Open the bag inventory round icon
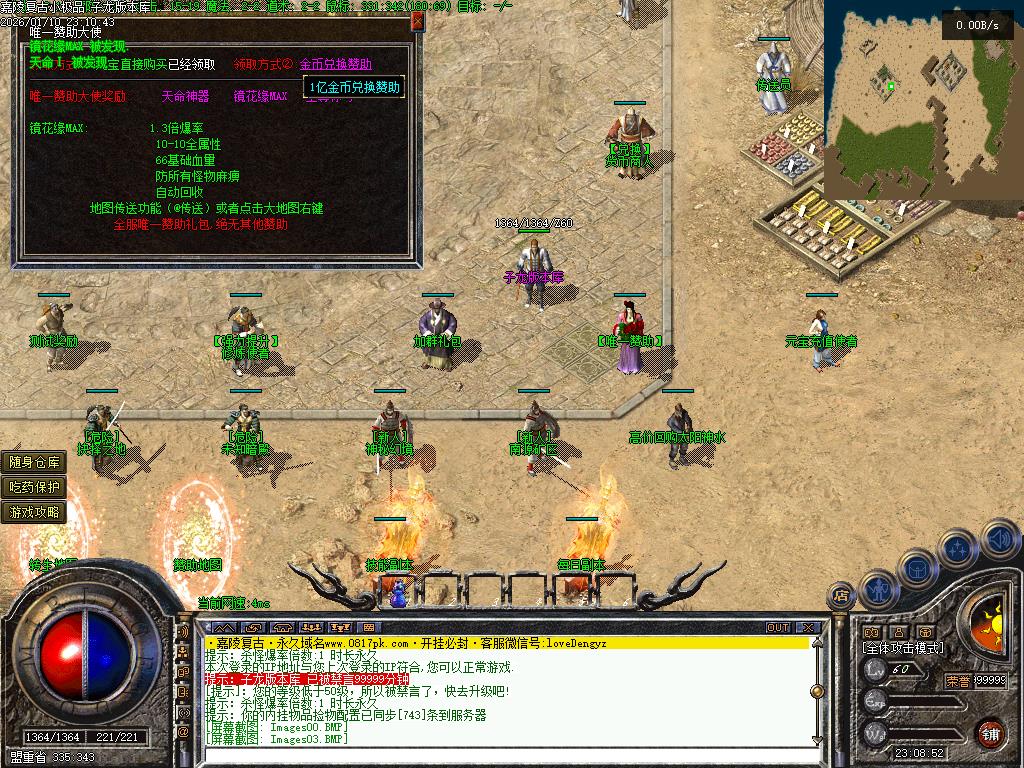1024x768 pixels. click(x=918, y=568)
